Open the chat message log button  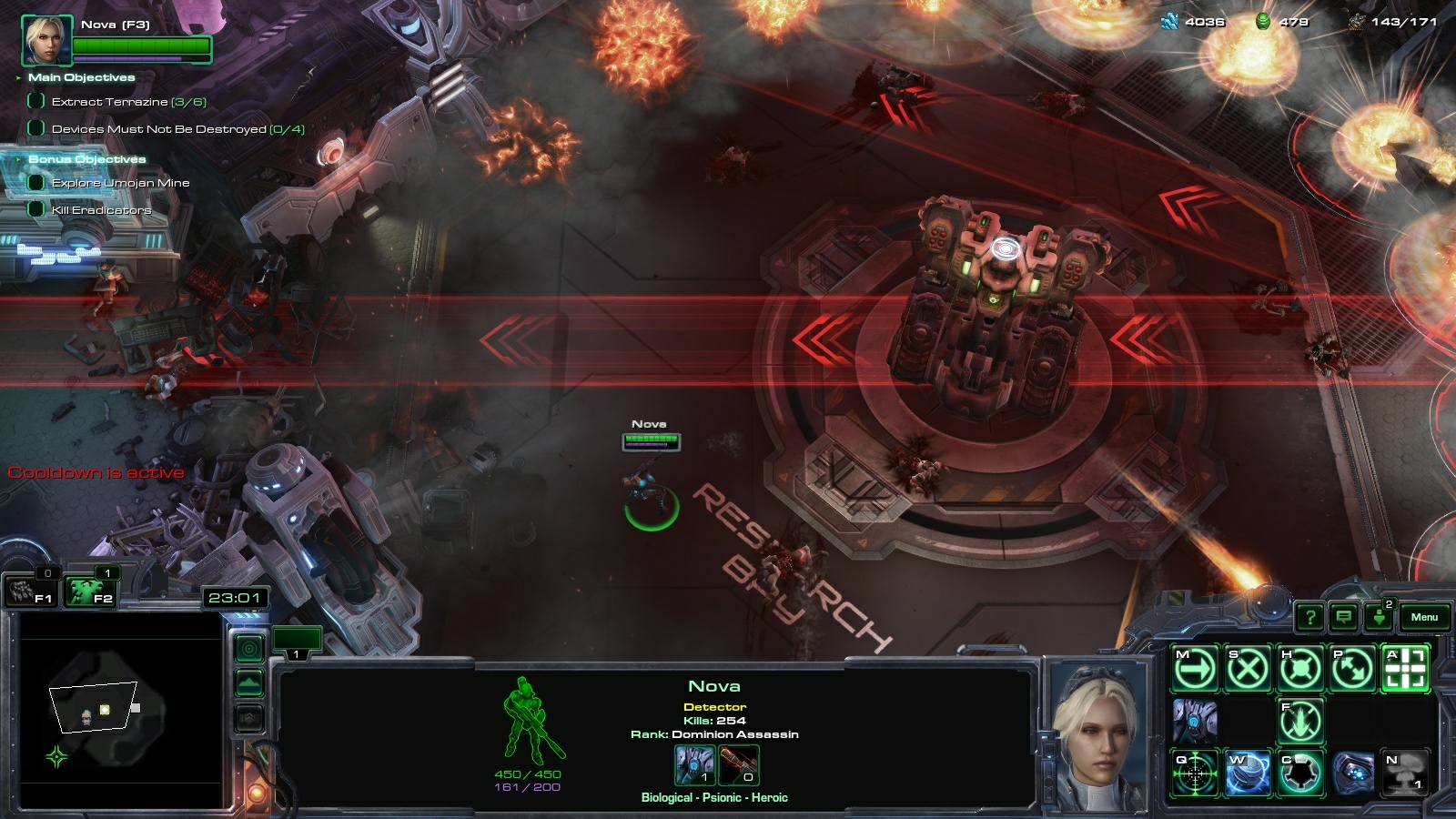pyautogui.click(x=1343, y=618)
